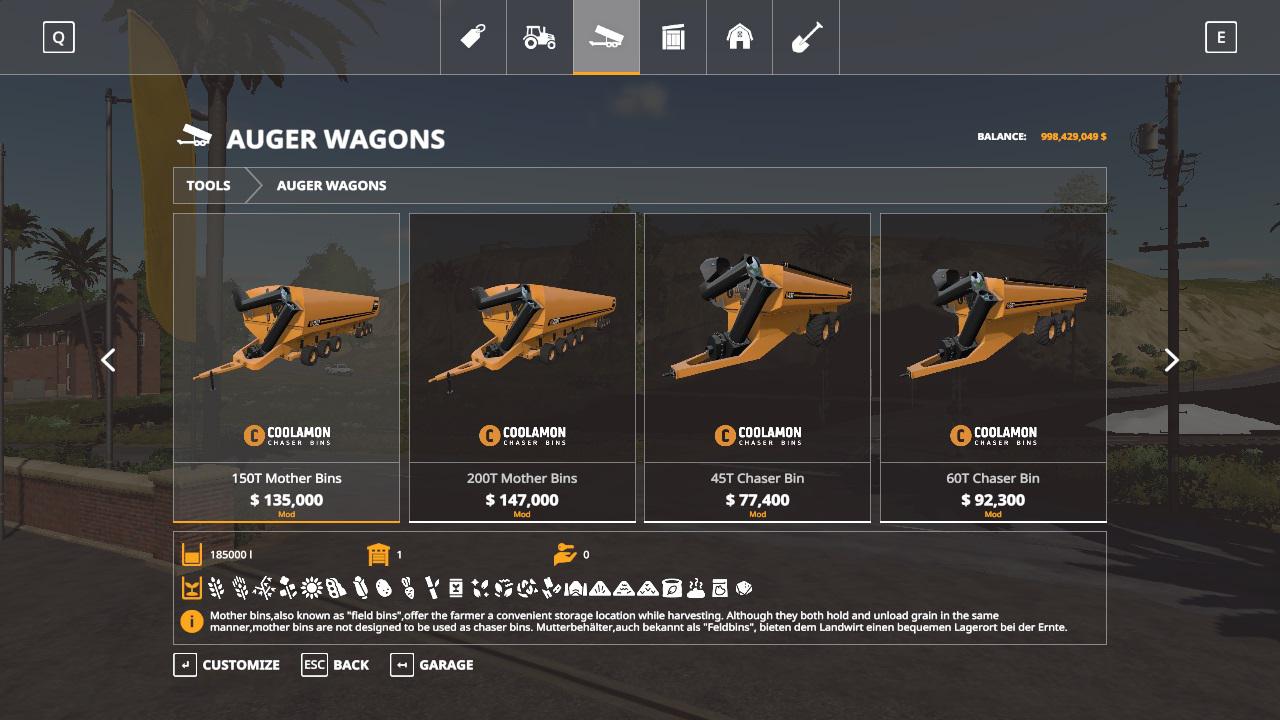Open the trailer tools tab
This screenshot has height=720, width=1280.
pyautogui.click(x=606, y=37)
